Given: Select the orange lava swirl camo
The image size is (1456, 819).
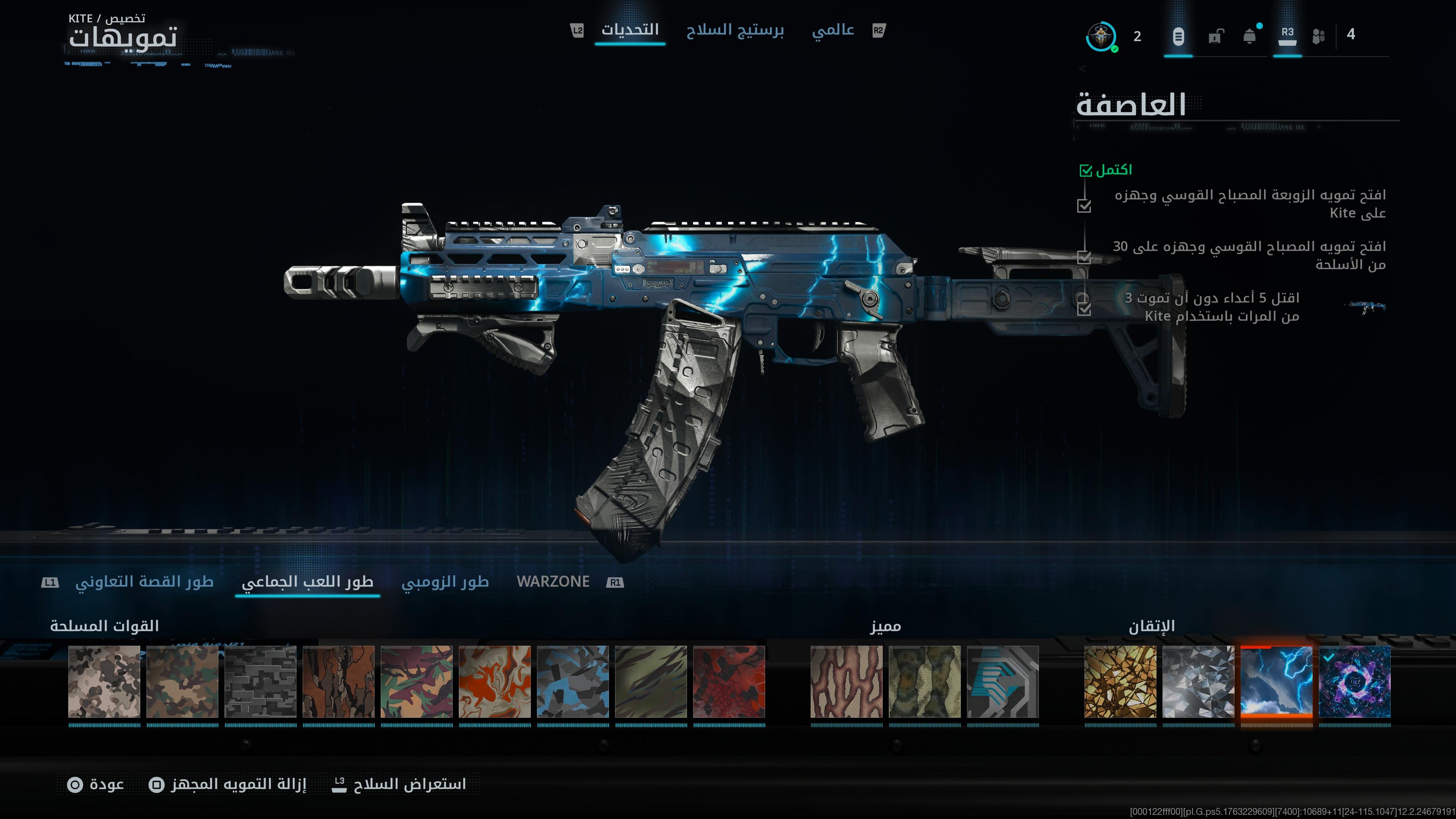Looking at the screenshot, I should (x=494, y=682).
